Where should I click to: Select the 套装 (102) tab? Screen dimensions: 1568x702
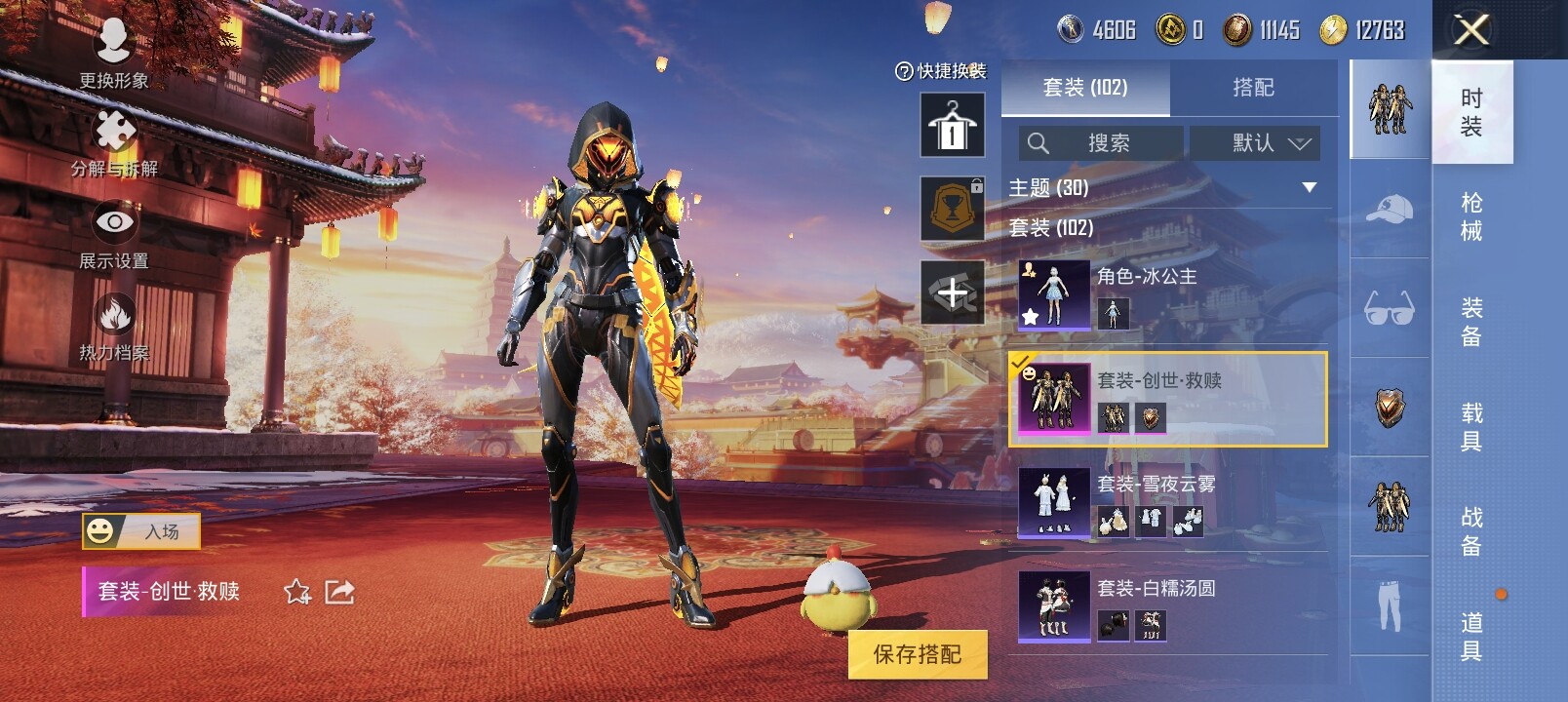tap(1085, 88)
